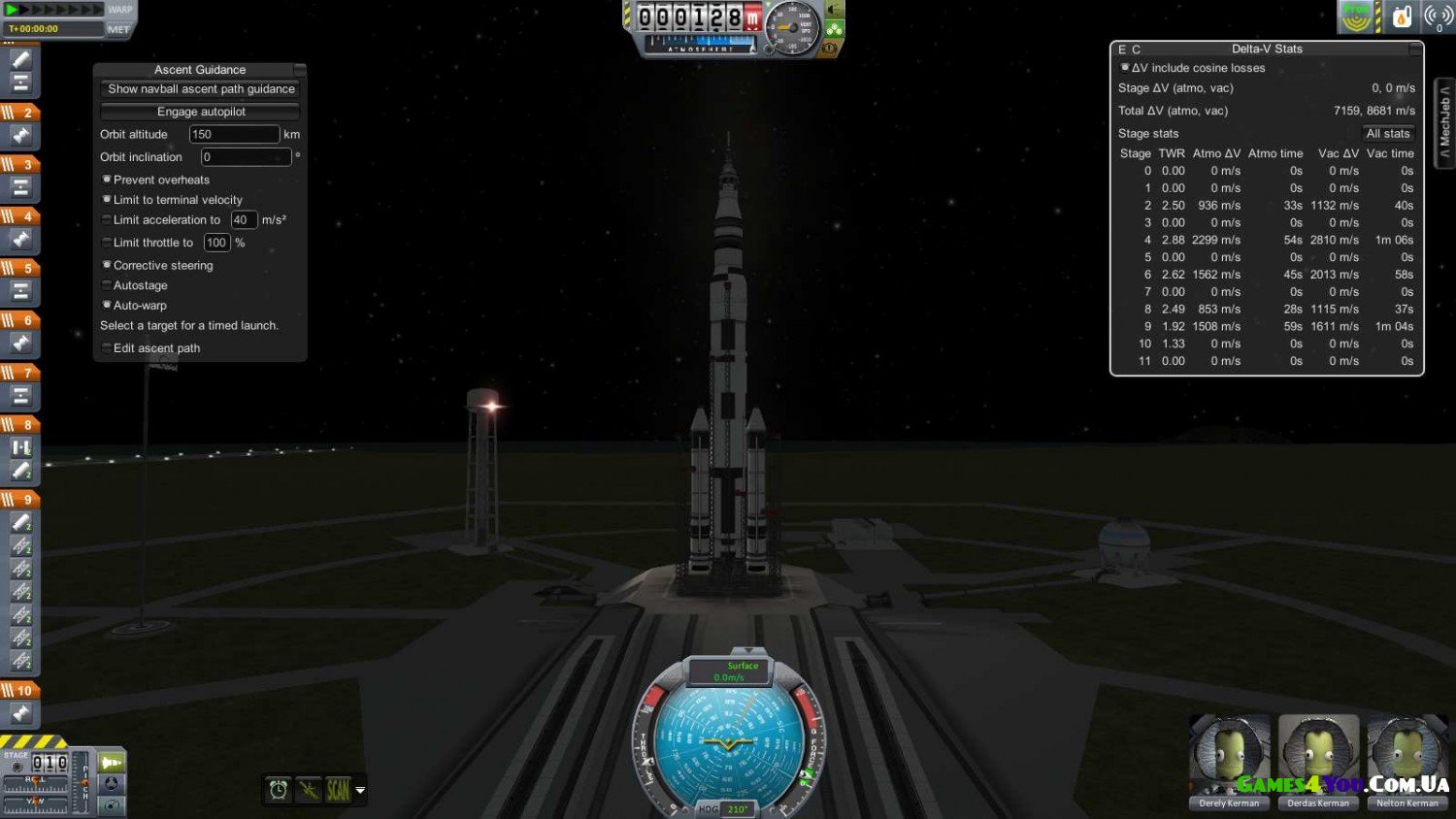Screen dimensions: 1456x819
Task: Enable Limit acceleration to checkbox
Action: coord(107,220)
